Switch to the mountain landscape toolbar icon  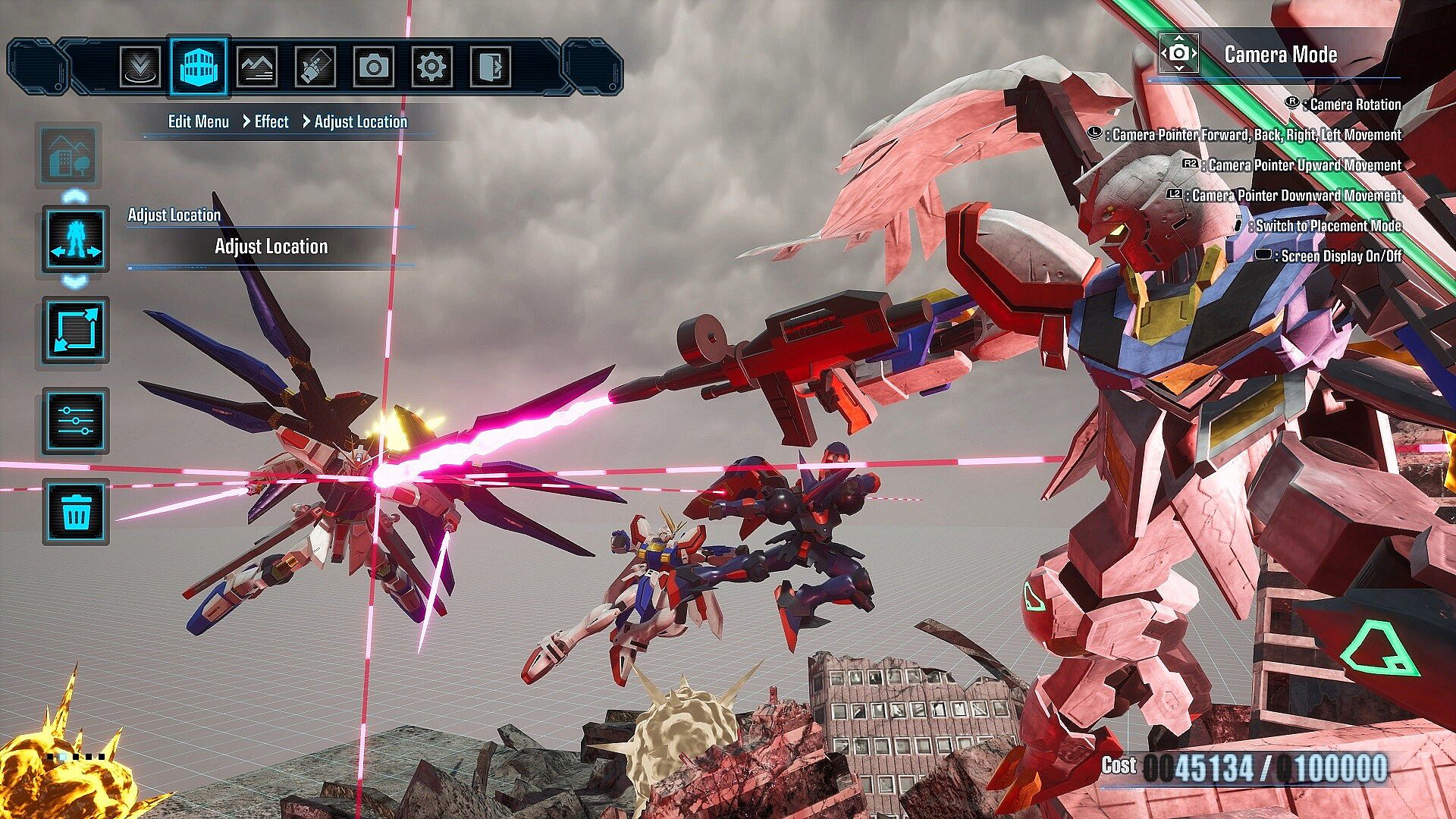coord(256,67)
